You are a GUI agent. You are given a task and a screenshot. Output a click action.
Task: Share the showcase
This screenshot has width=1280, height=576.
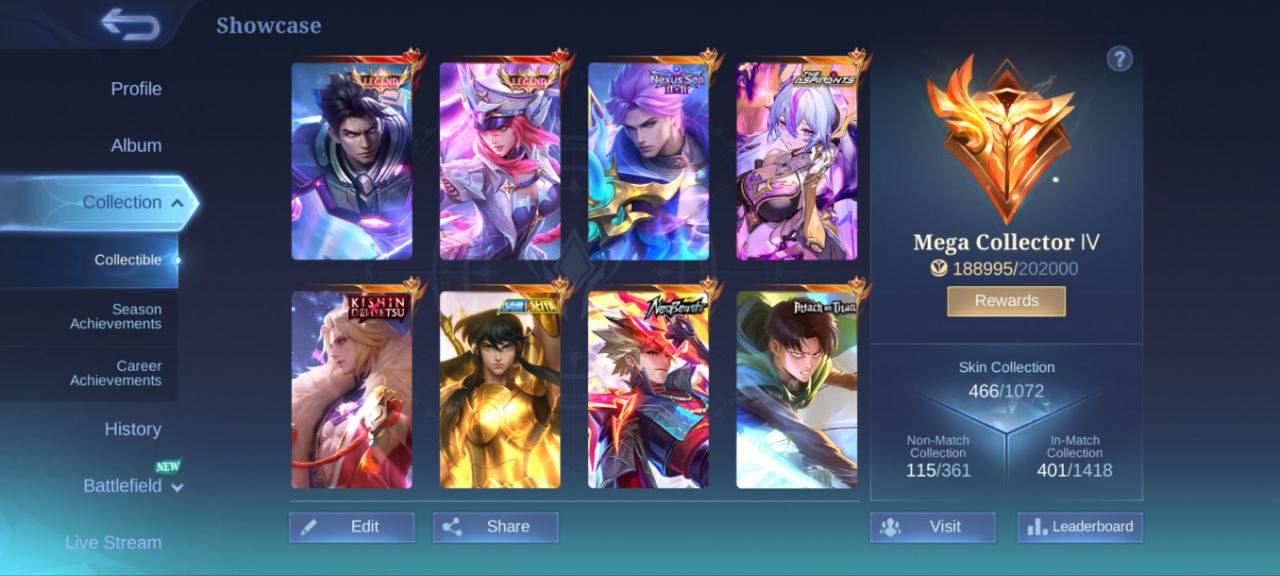click(x=496, y=527)
